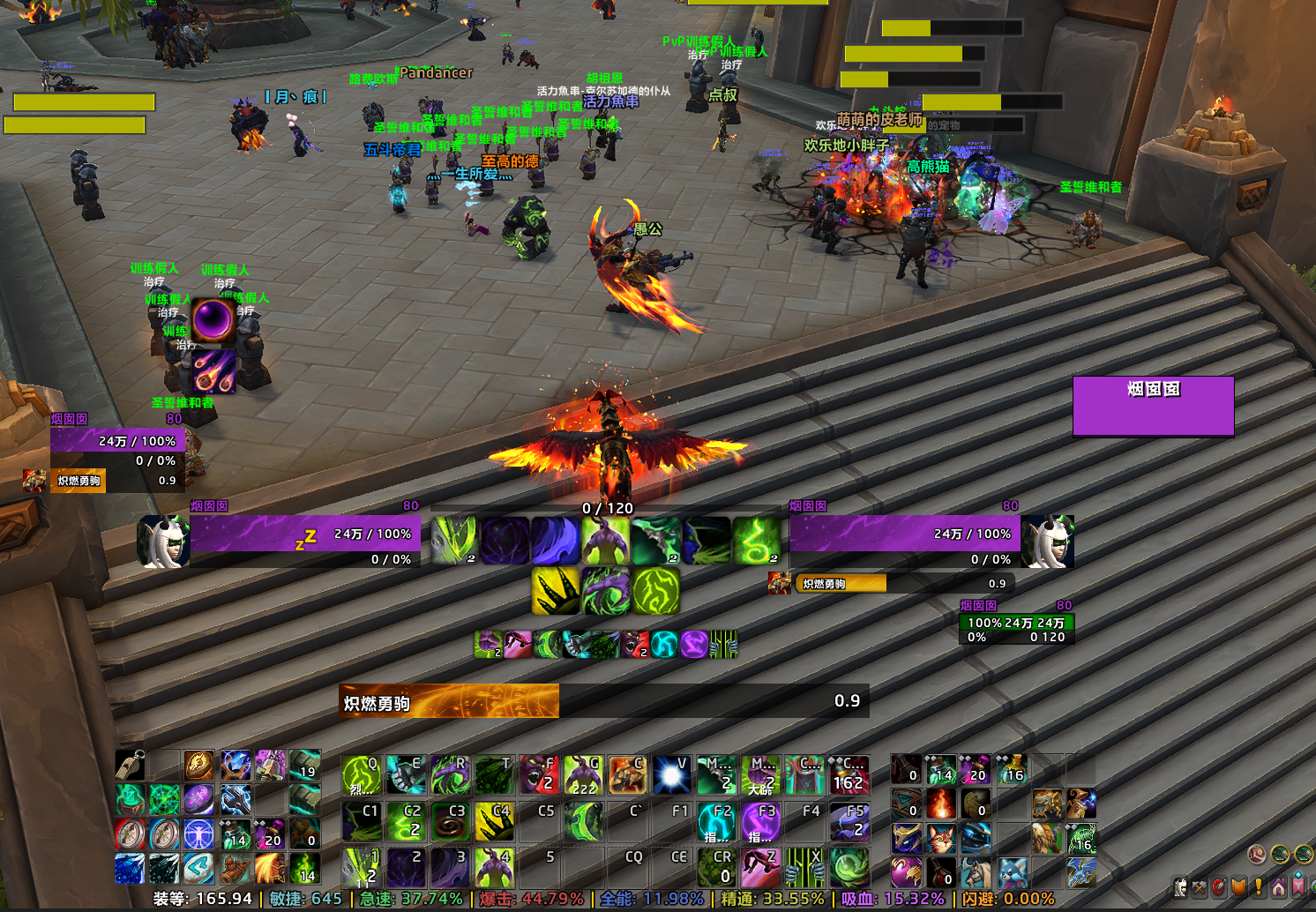Use the pink leaping figure ability on Z
This screenshot has width=1316, height=912.
[760, 867]
